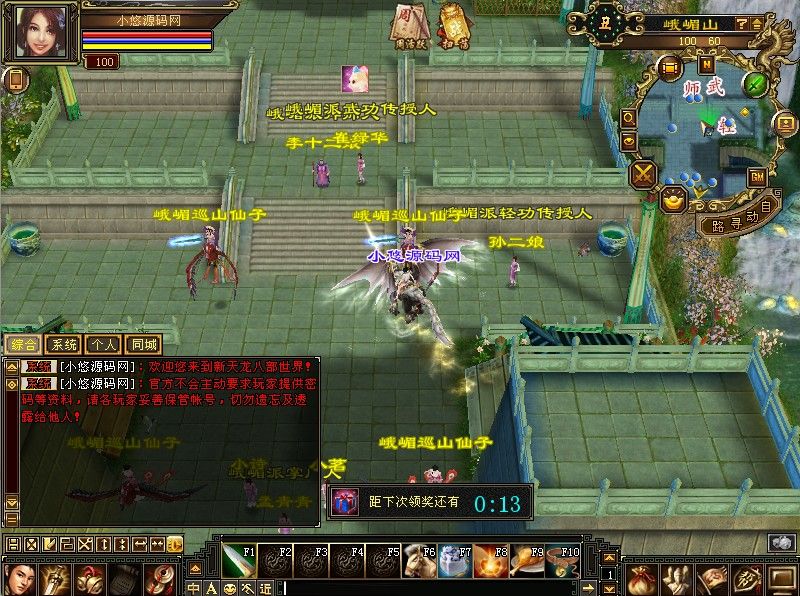800x596 pixels.
Task: Switch to the 综合 chat tab
Action: (21, 343)
